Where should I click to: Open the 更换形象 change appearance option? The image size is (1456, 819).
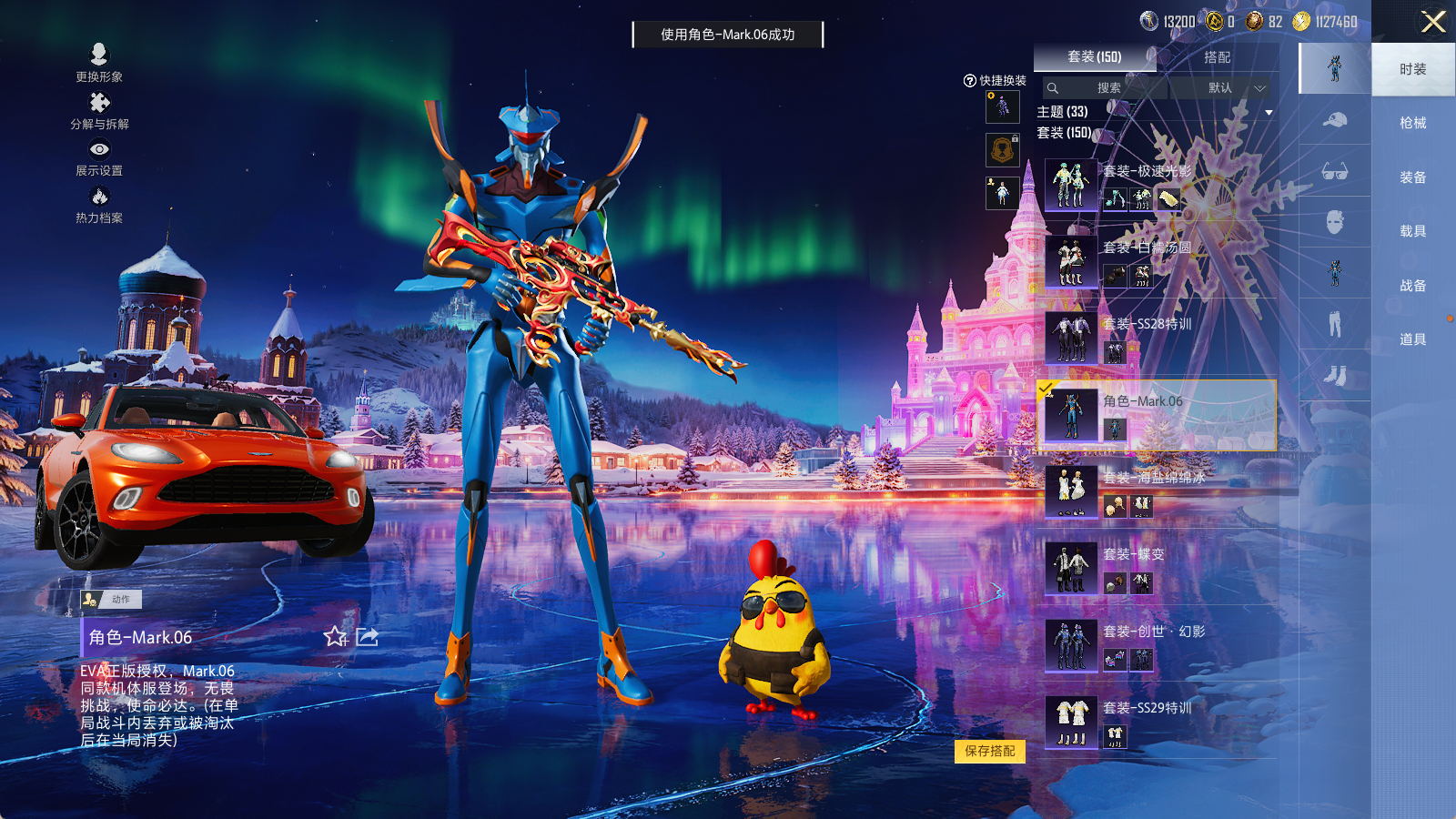click(x=99, y=63)
